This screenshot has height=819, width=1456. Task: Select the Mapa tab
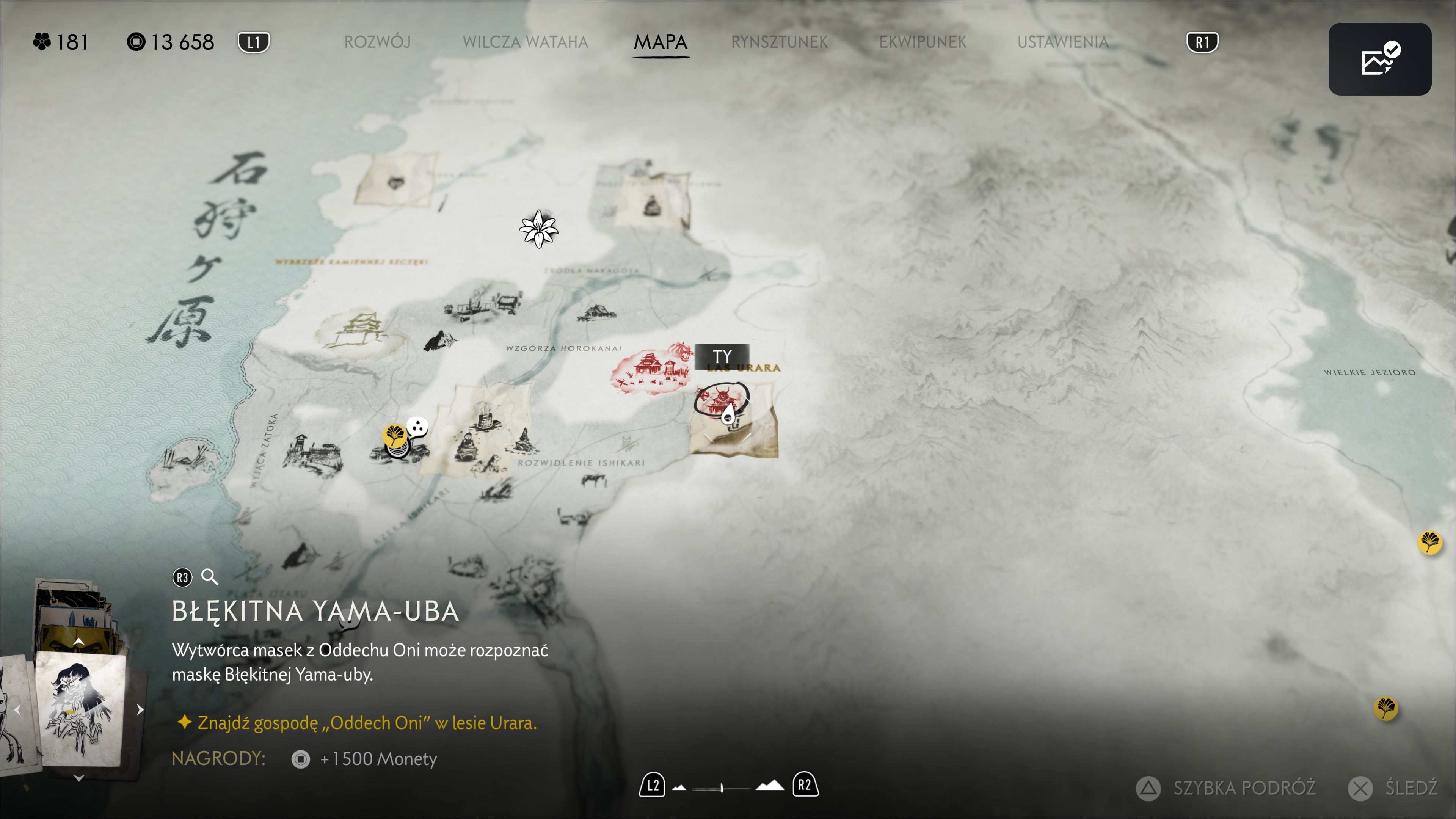(660, 42)
